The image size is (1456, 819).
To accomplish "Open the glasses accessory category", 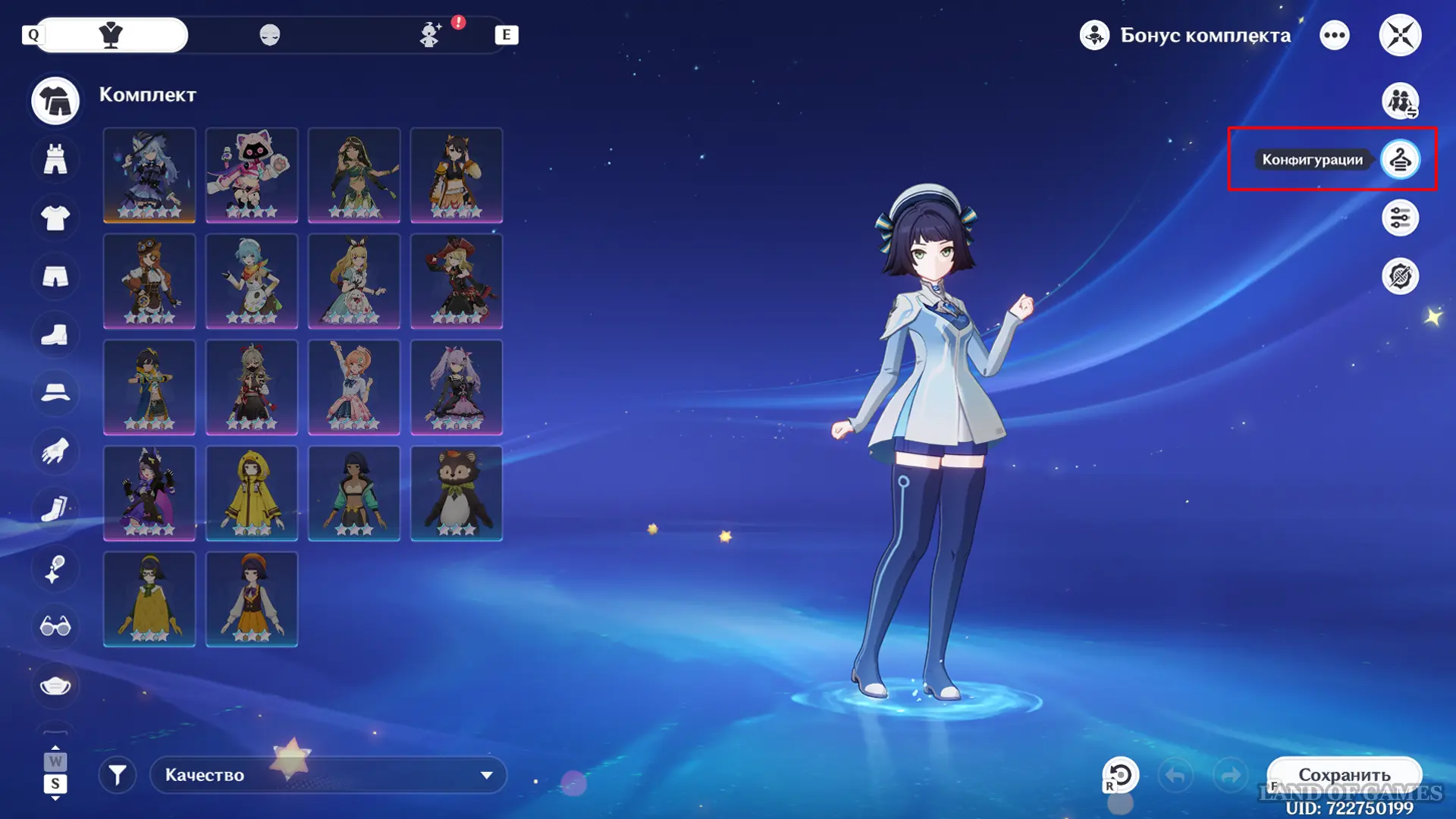I will [x=55, y=626].
